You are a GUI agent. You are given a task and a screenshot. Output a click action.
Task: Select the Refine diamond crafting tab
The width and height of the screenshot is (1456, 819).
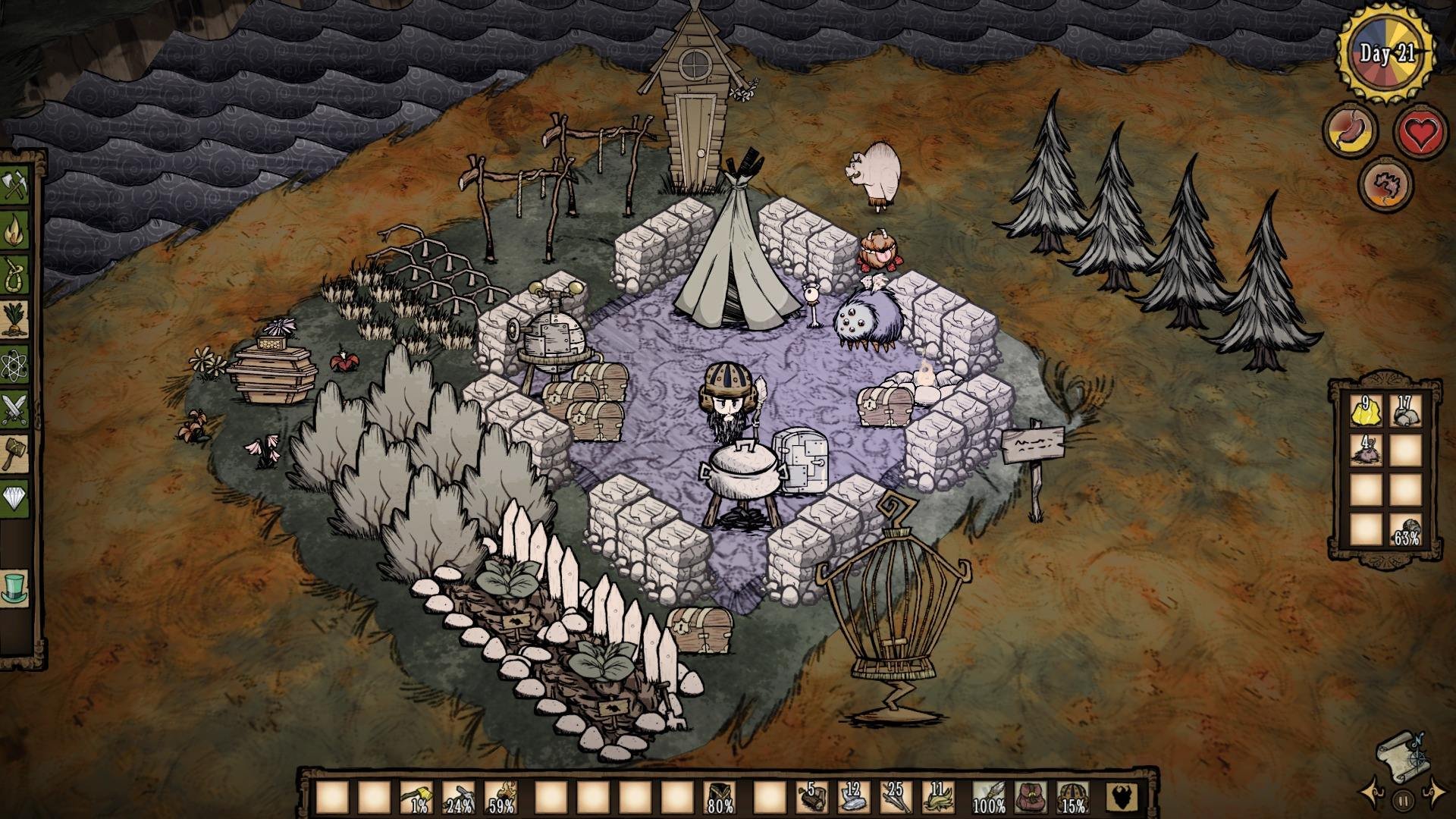tap(14, 497)
